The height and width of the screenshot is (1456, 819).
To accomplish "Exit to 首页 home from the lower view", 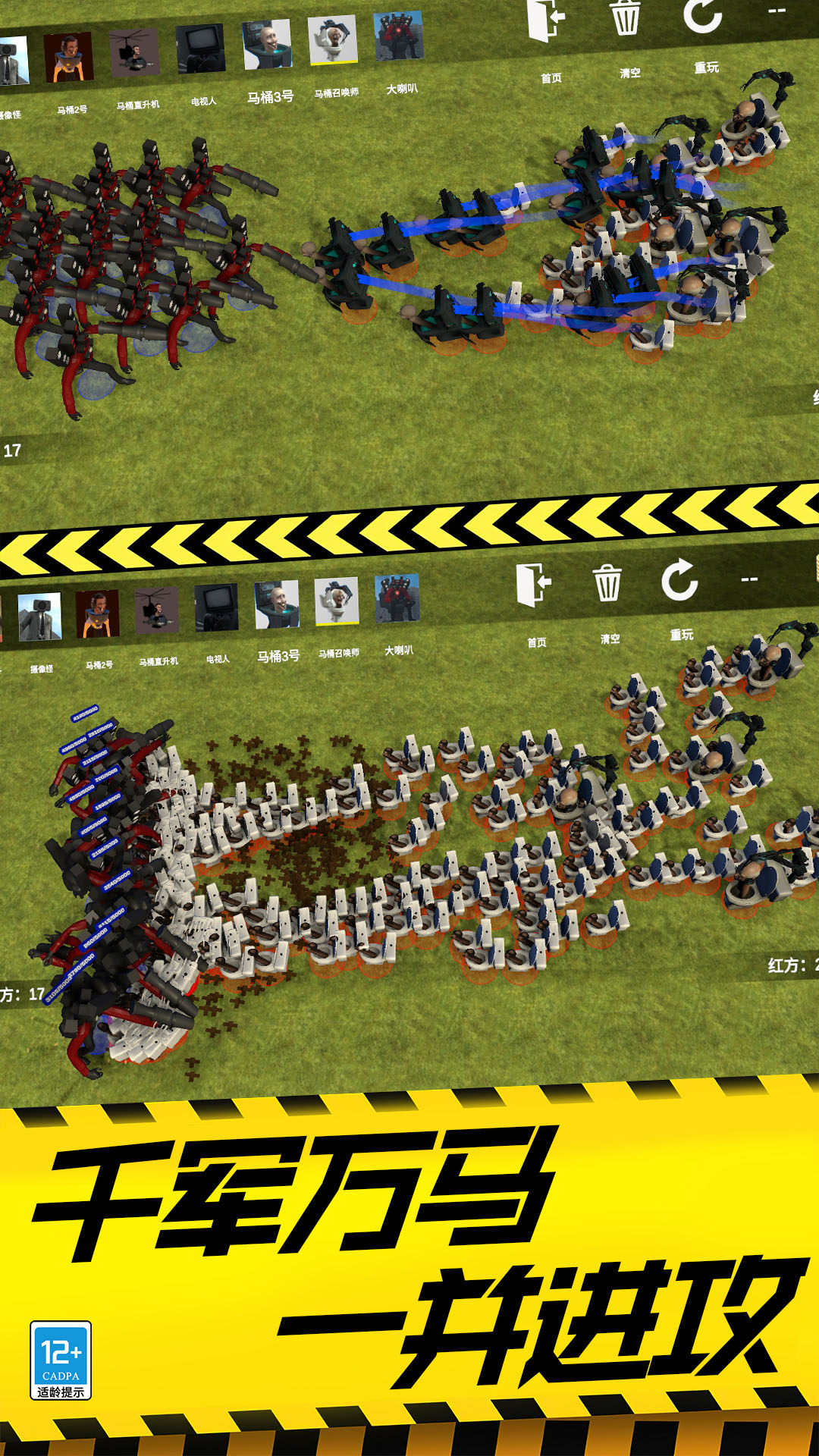I will pos(534,584).
